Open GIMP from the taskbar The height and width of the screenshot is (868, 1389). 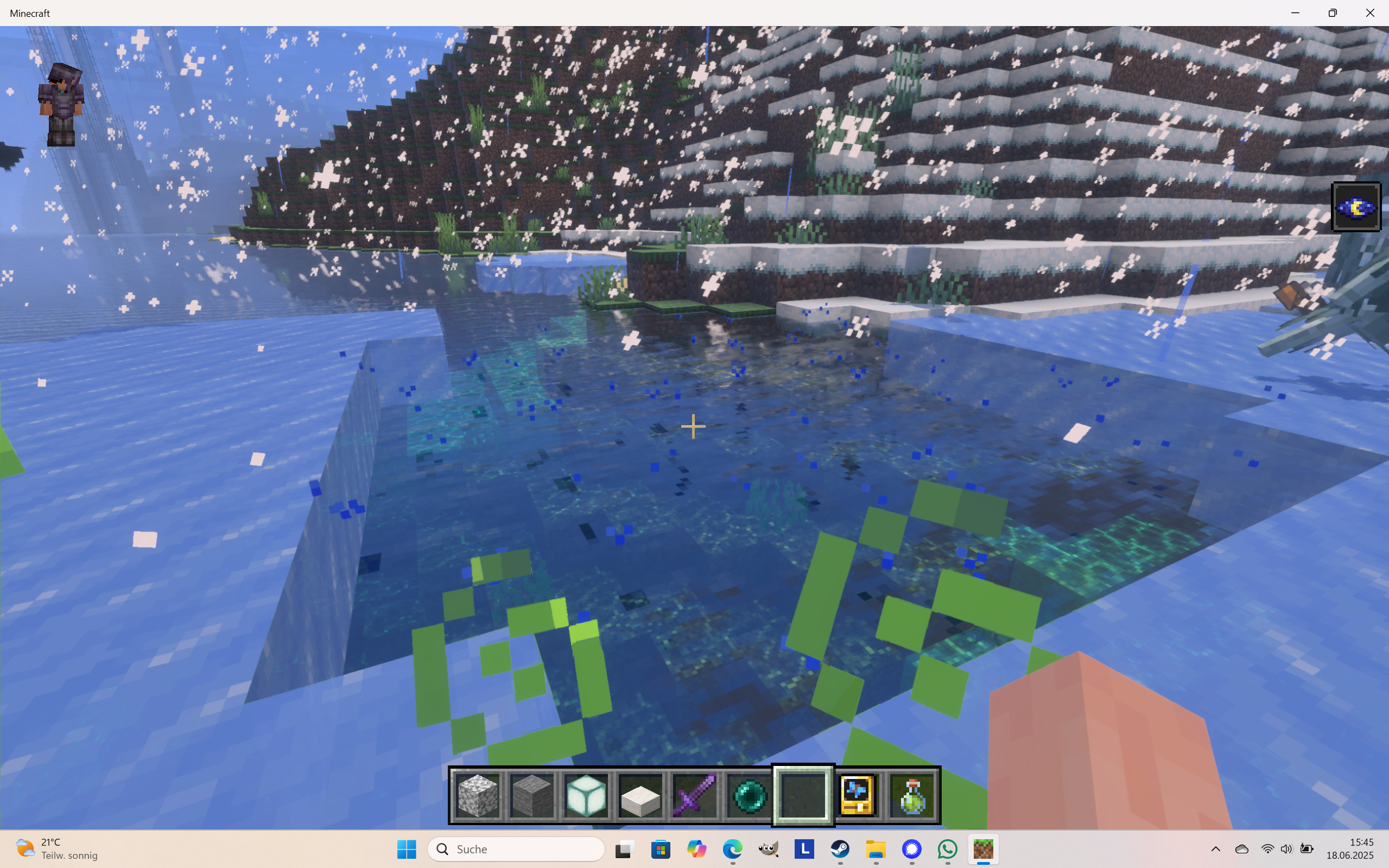coord(769,850)
